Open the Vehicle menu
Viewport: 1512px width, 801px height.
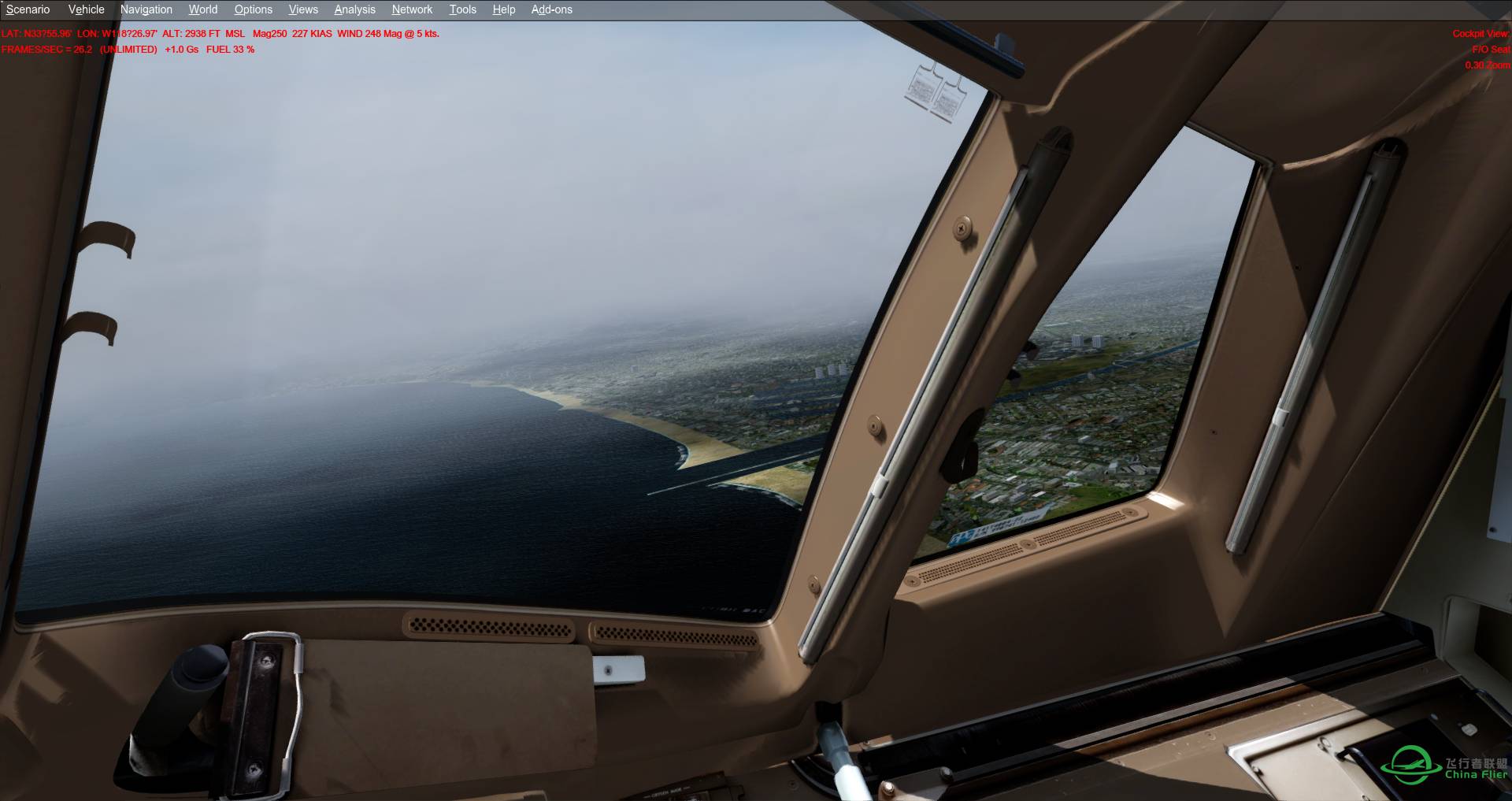85,9
